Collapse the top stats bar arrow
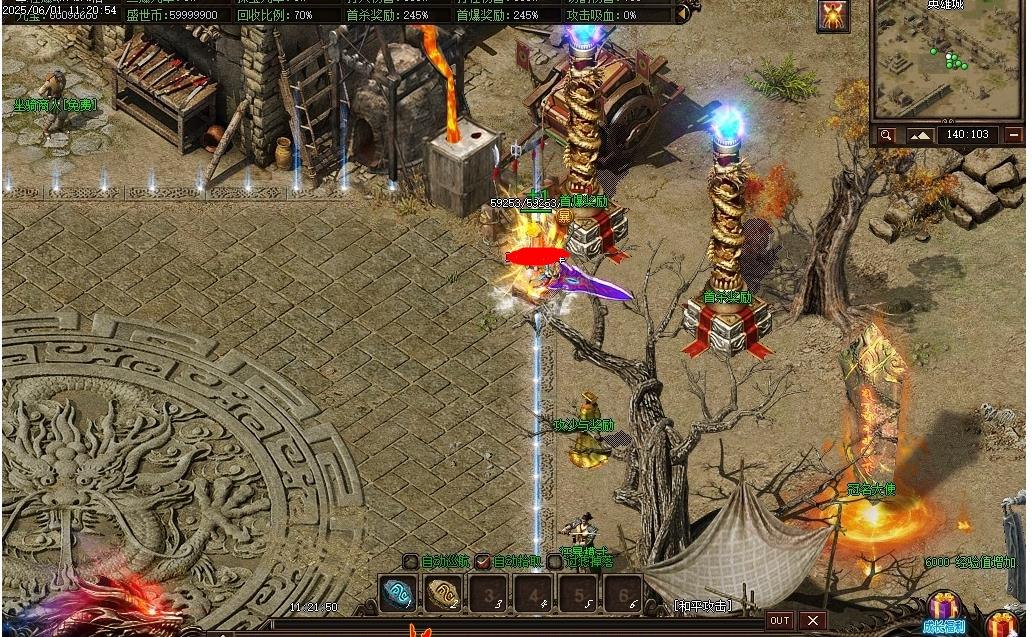This screenshot has height=637, width=1032. (682, 14)
